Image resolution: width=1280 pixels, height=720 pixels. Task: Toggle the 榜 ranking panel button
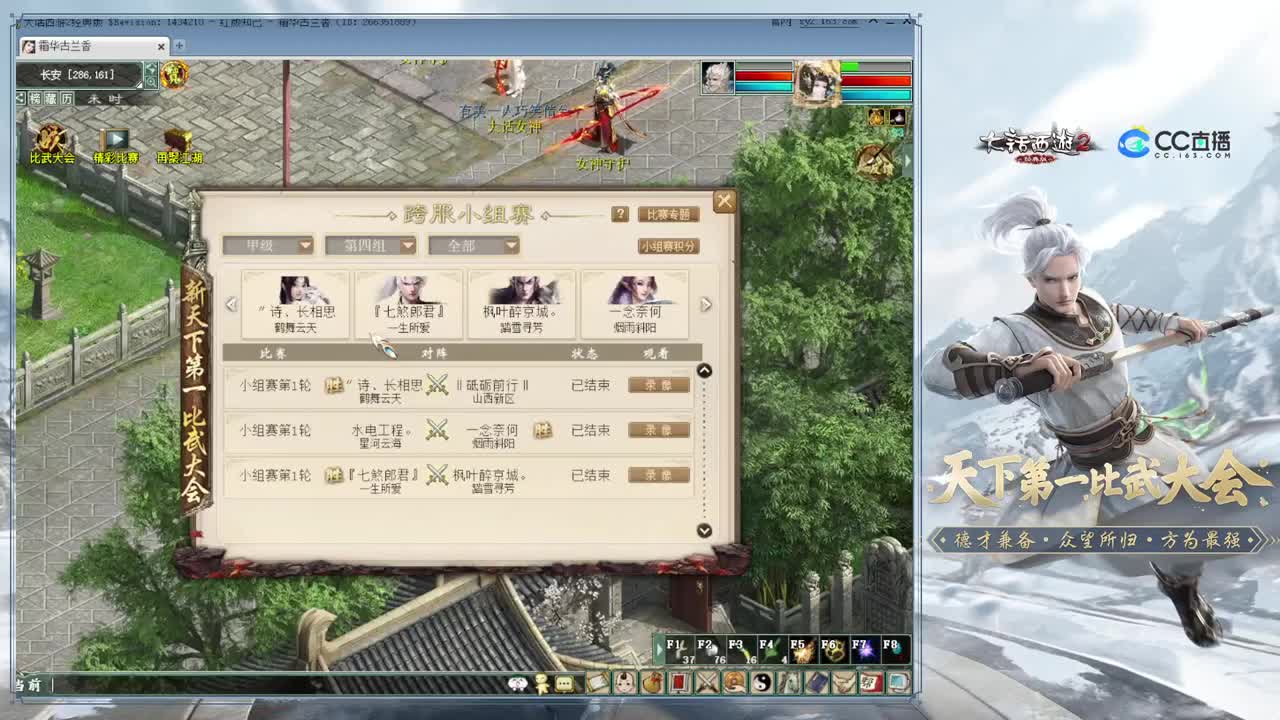[34, 98]
